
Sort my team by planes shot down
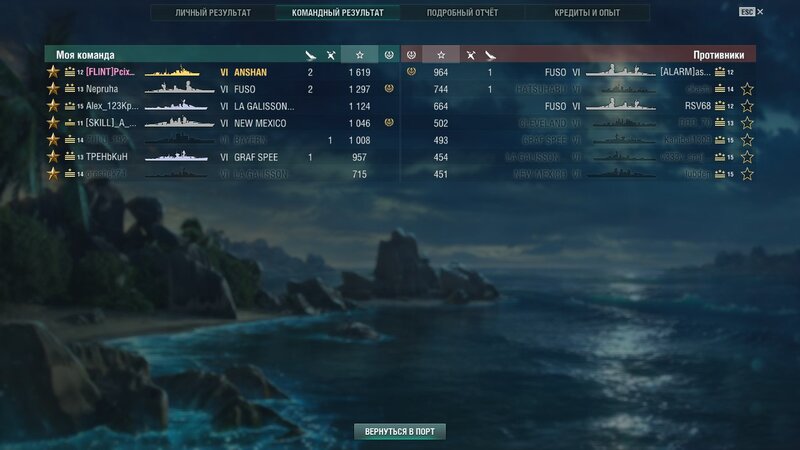point(310,54)
